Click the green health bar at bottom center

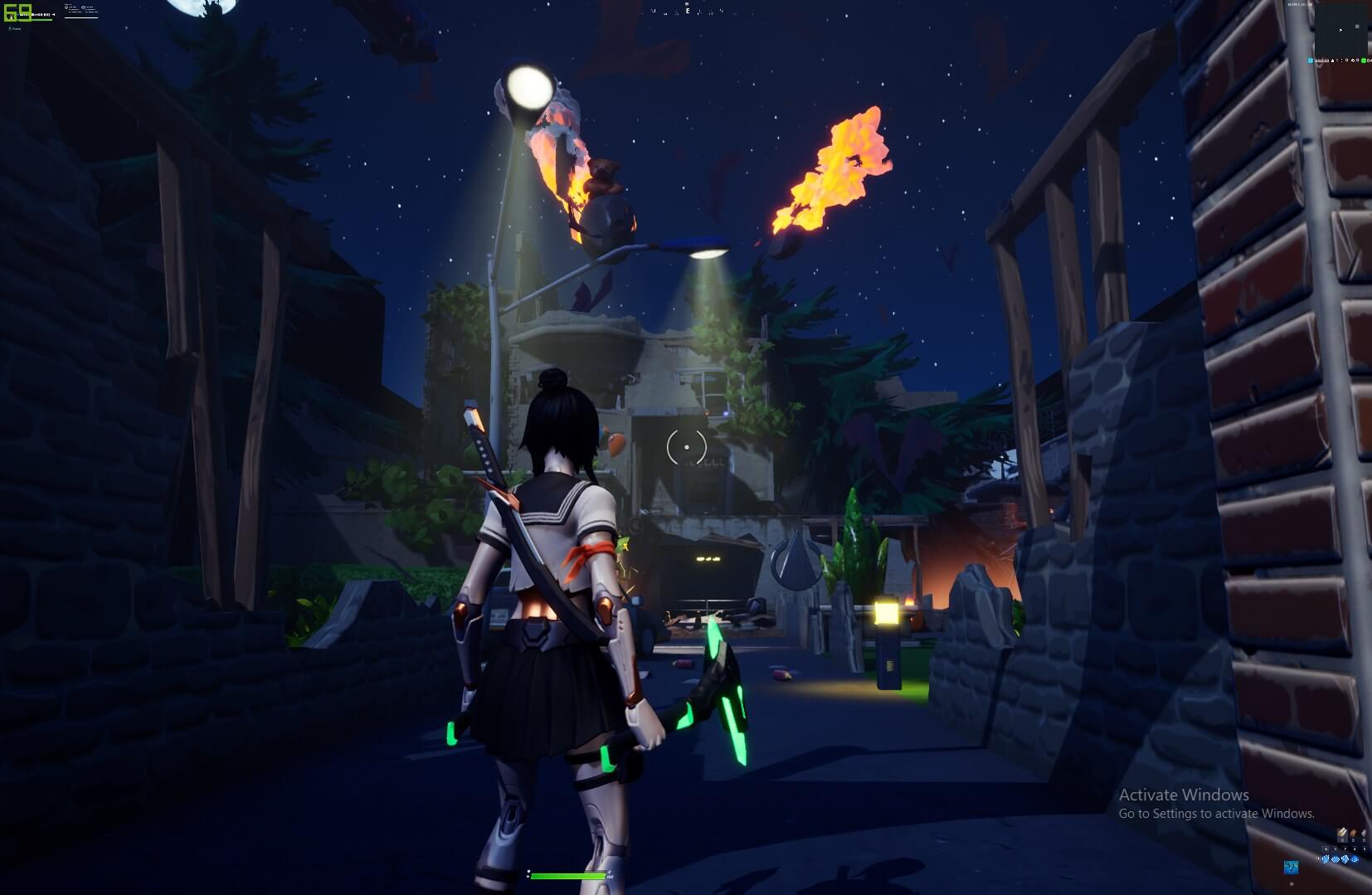(x=568, y=876)
